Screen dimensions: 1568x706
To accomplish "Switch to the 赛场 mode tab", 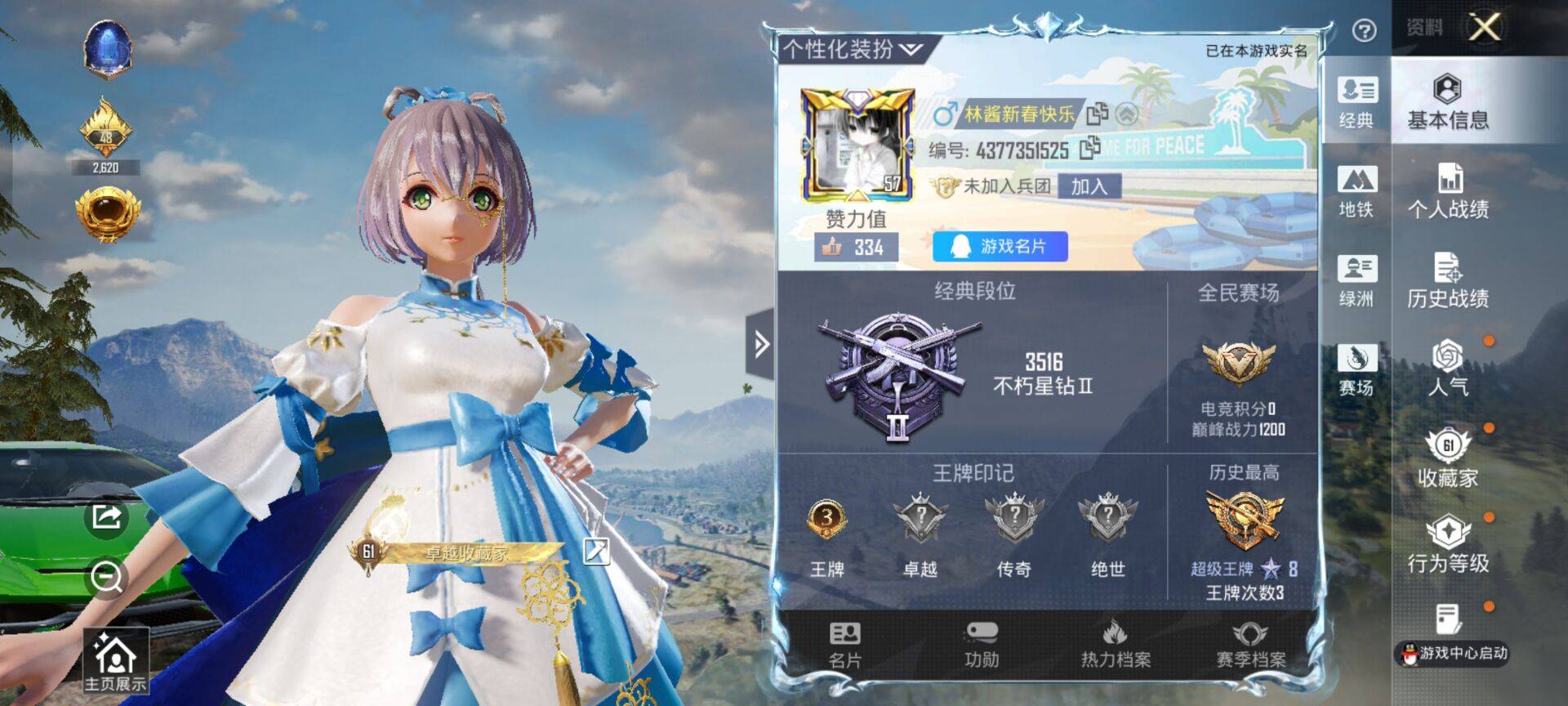I will click(x=1356, y=370).
